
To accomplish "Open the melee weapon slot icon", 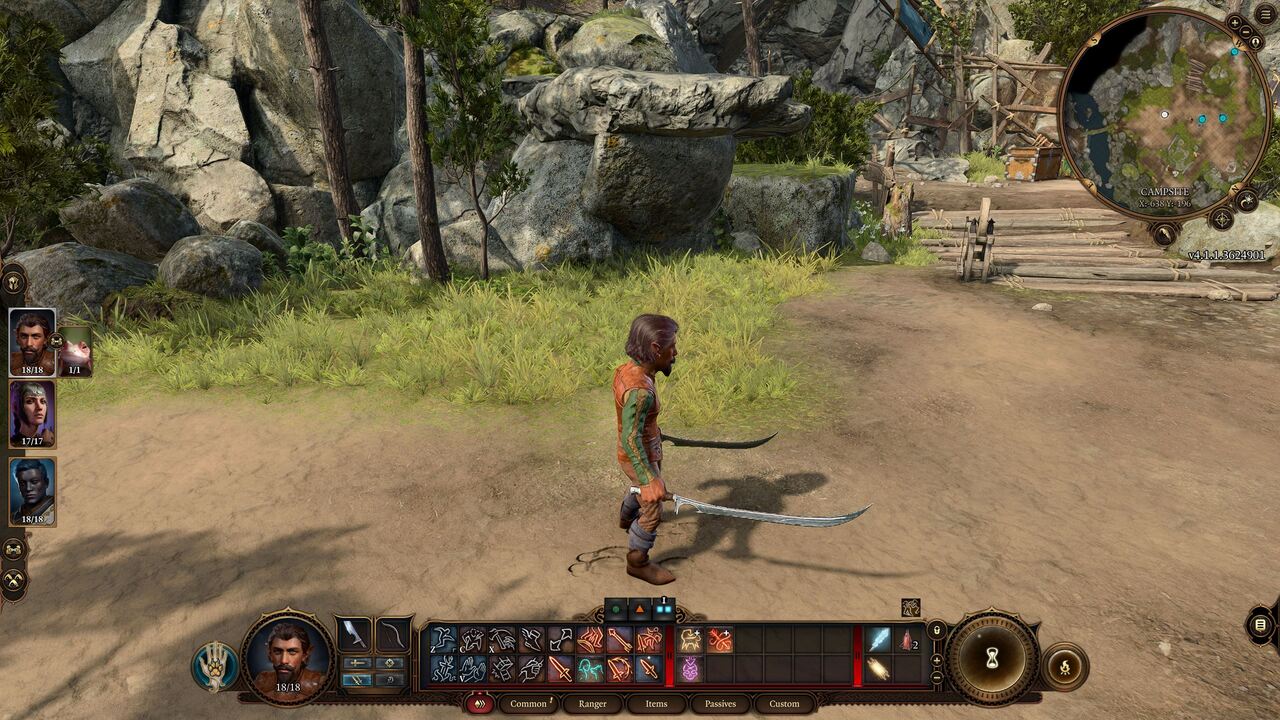I will pyautogui.click(x=355, y=633).
